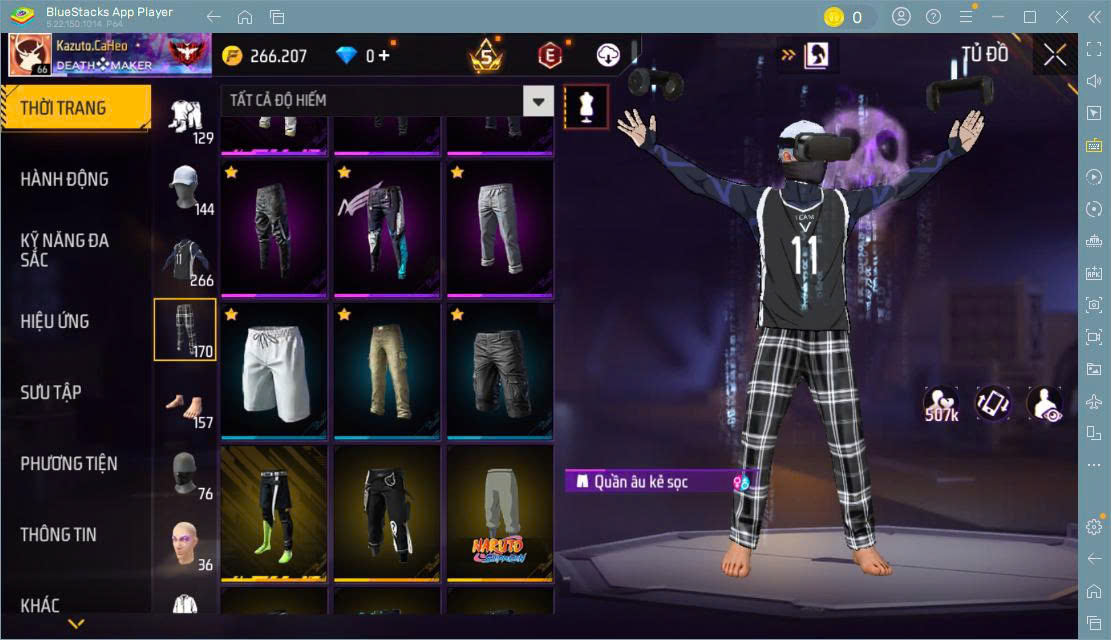Select the khaki cargo pants

tap(387, 368)
